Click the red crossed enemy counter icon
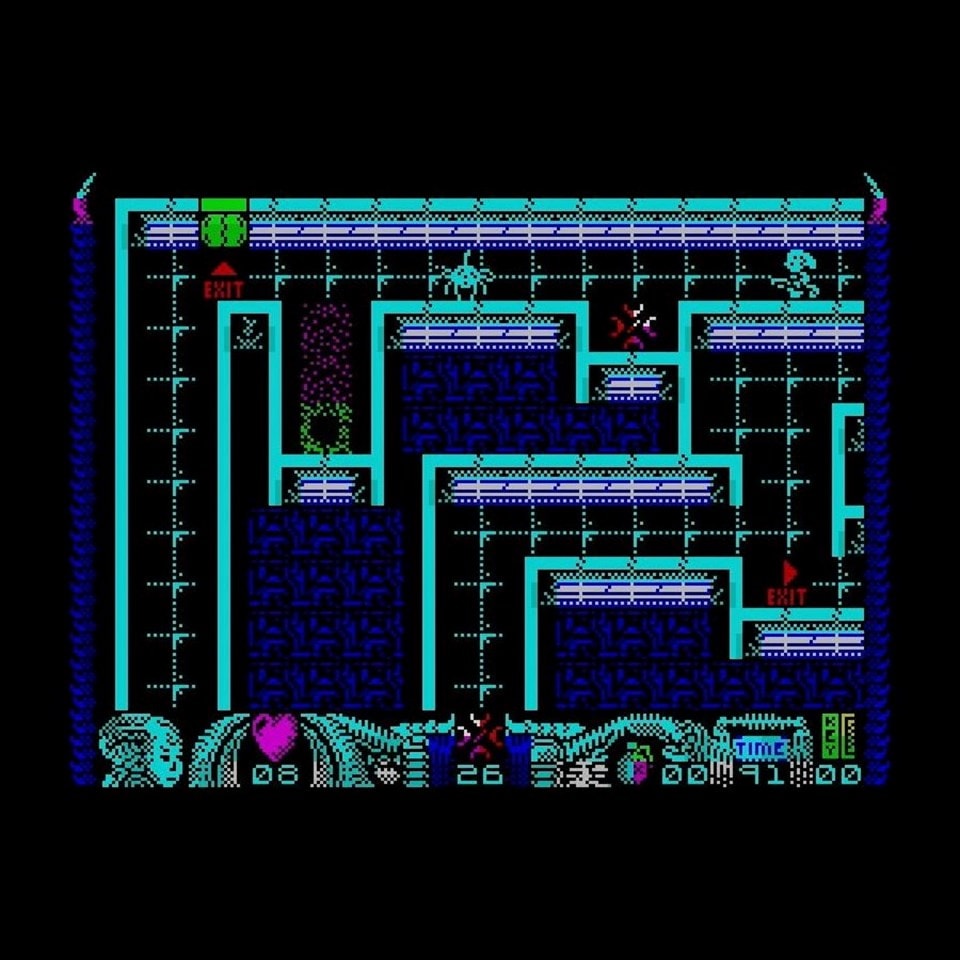Viewport: 960px width, 960px height. click(x=482, y=738)
